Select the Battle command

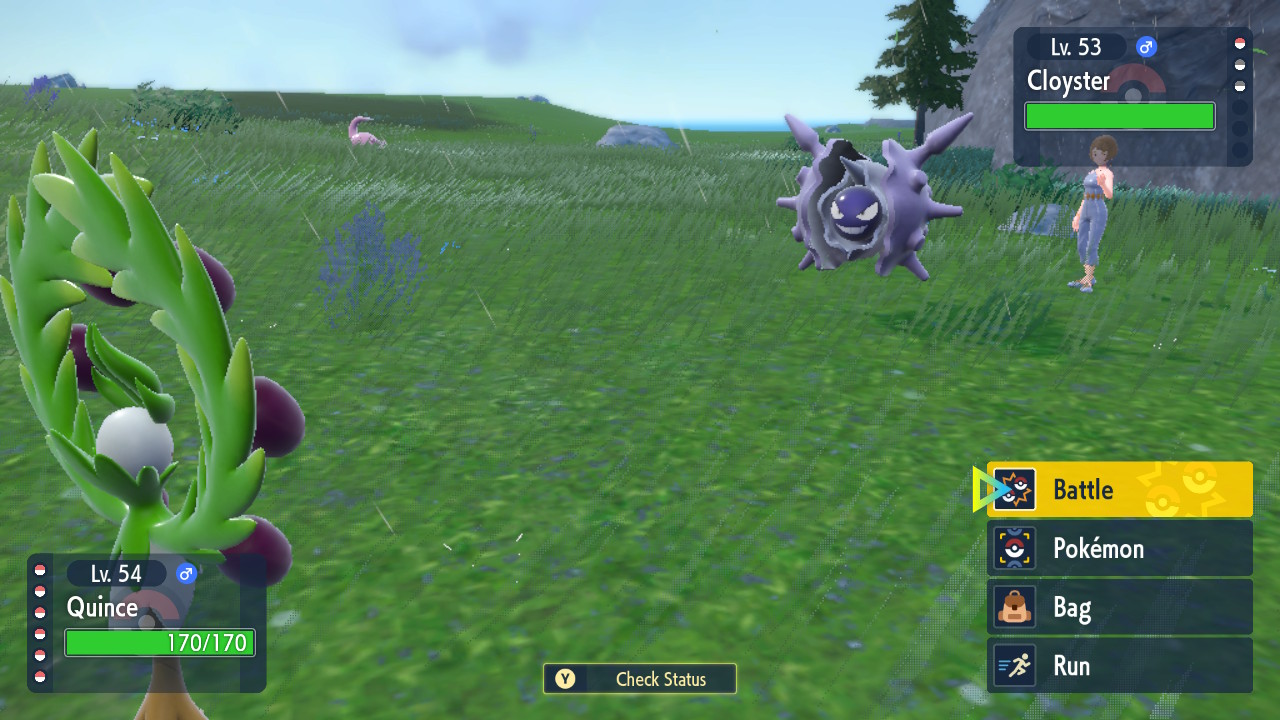[1119, 490]
